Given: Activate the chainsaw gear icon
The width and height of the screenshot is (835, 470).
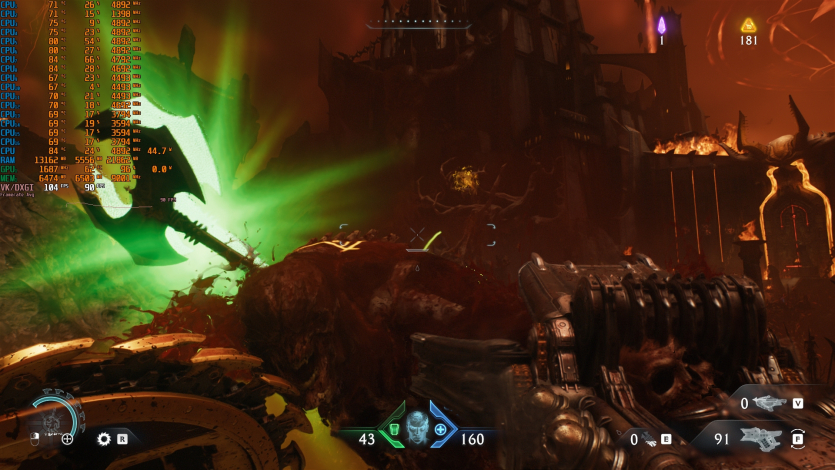Looking at the screenshot, I should [104, 438].
